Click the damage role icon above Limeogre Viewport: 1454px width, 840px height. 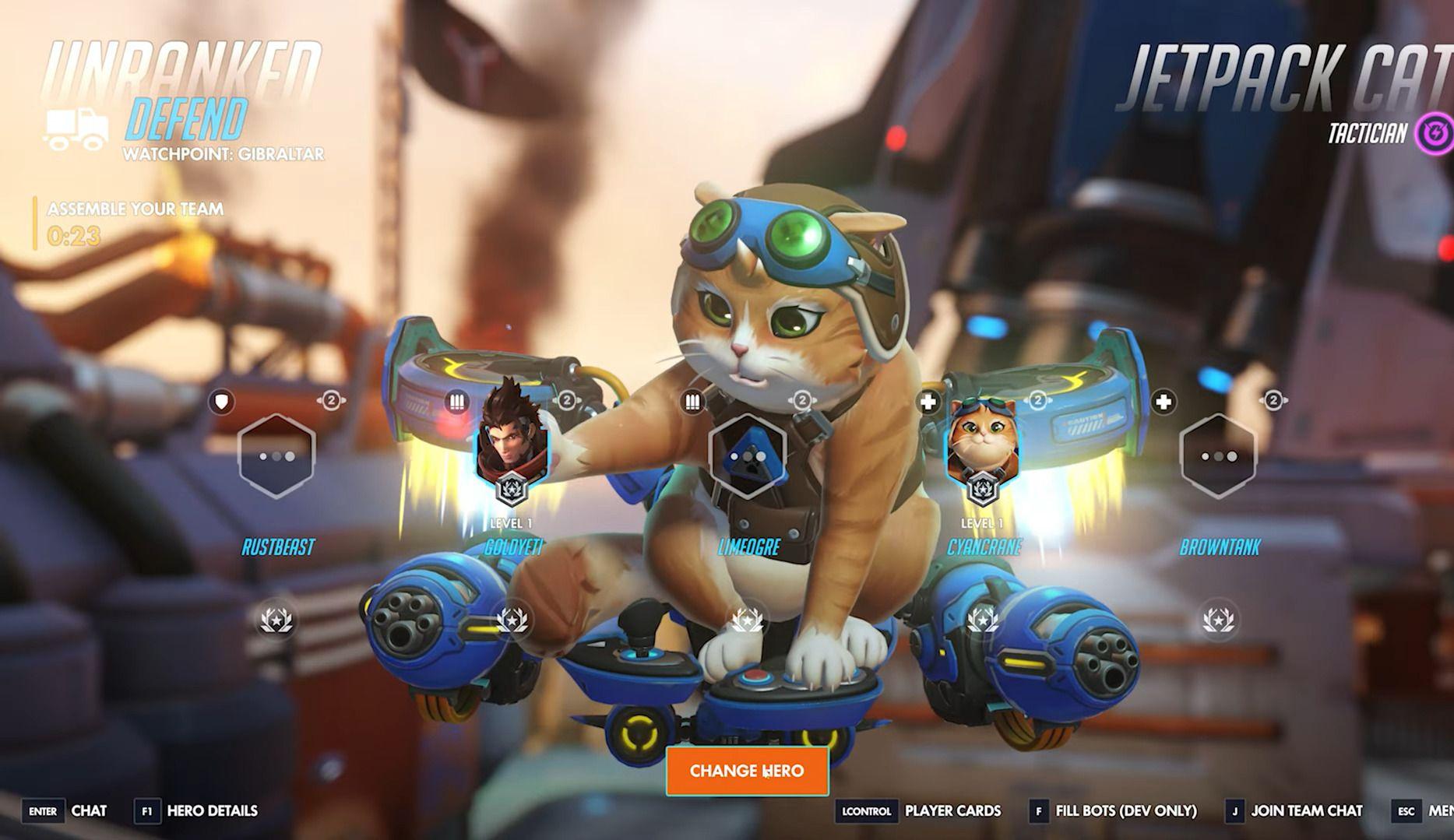click(x=692, y=400)
